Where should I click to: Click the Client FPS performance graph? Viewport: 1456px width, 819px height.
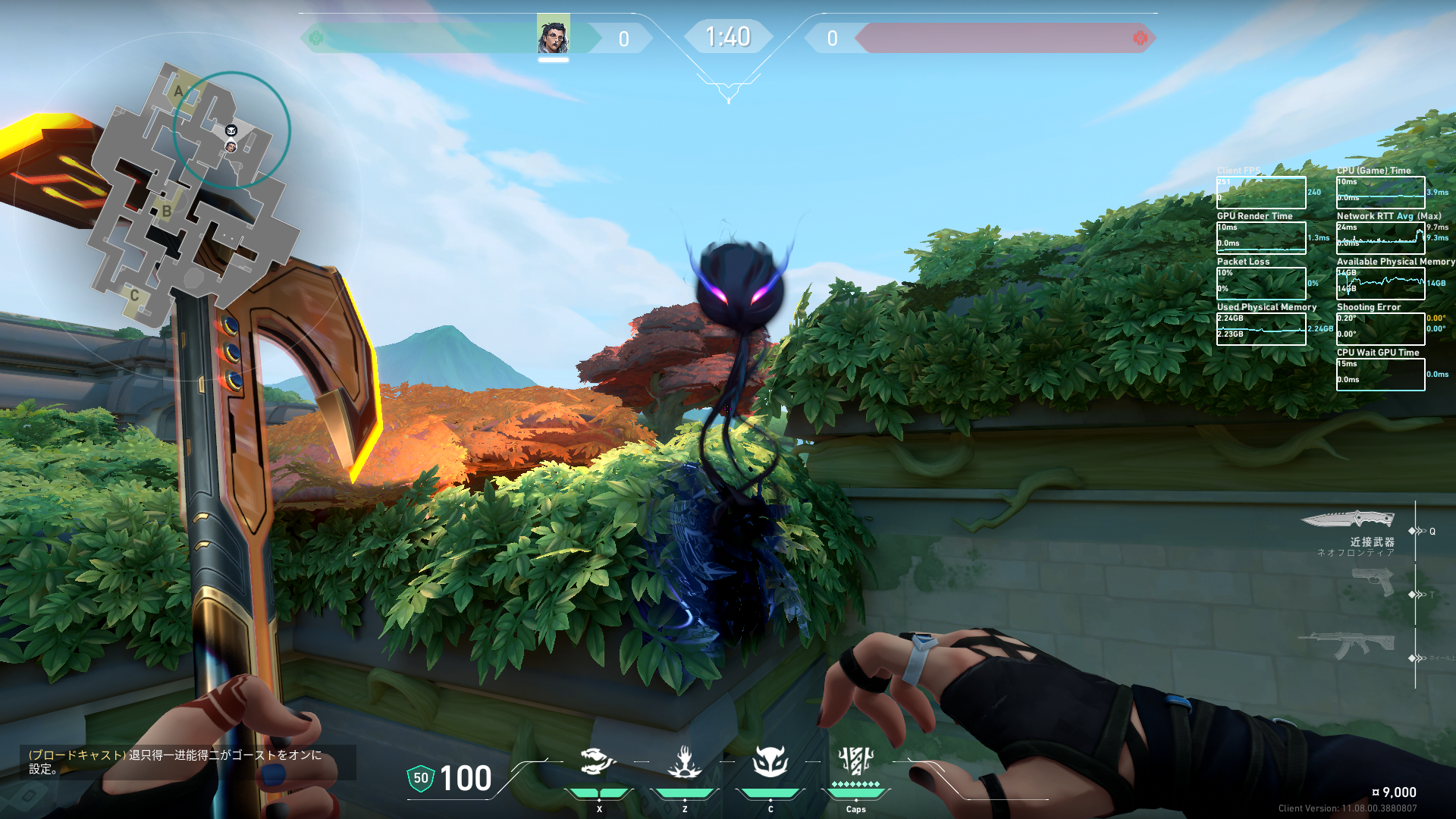click(x=1261, y=193)
